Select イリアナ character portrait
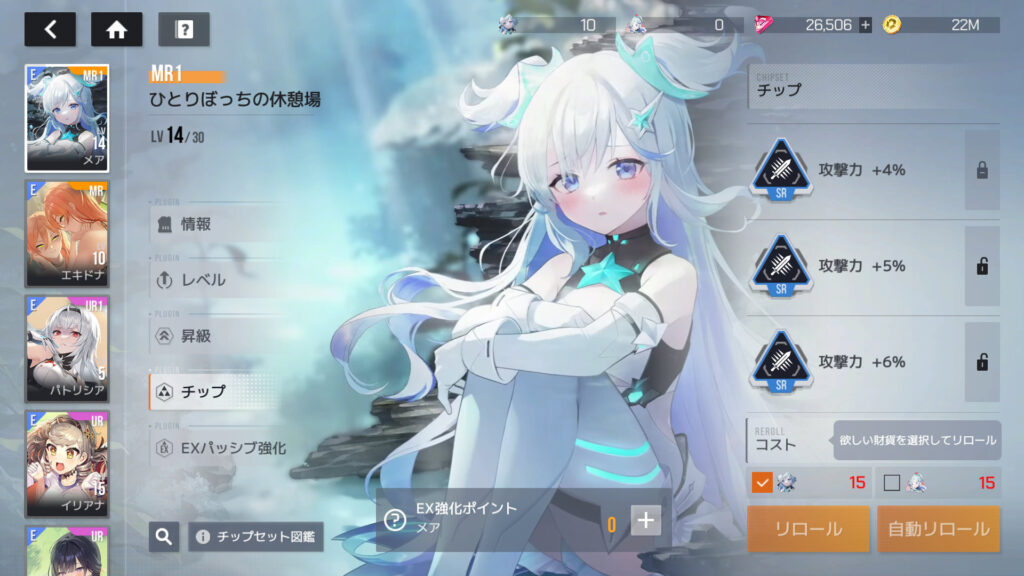 (x=67, y=462)
